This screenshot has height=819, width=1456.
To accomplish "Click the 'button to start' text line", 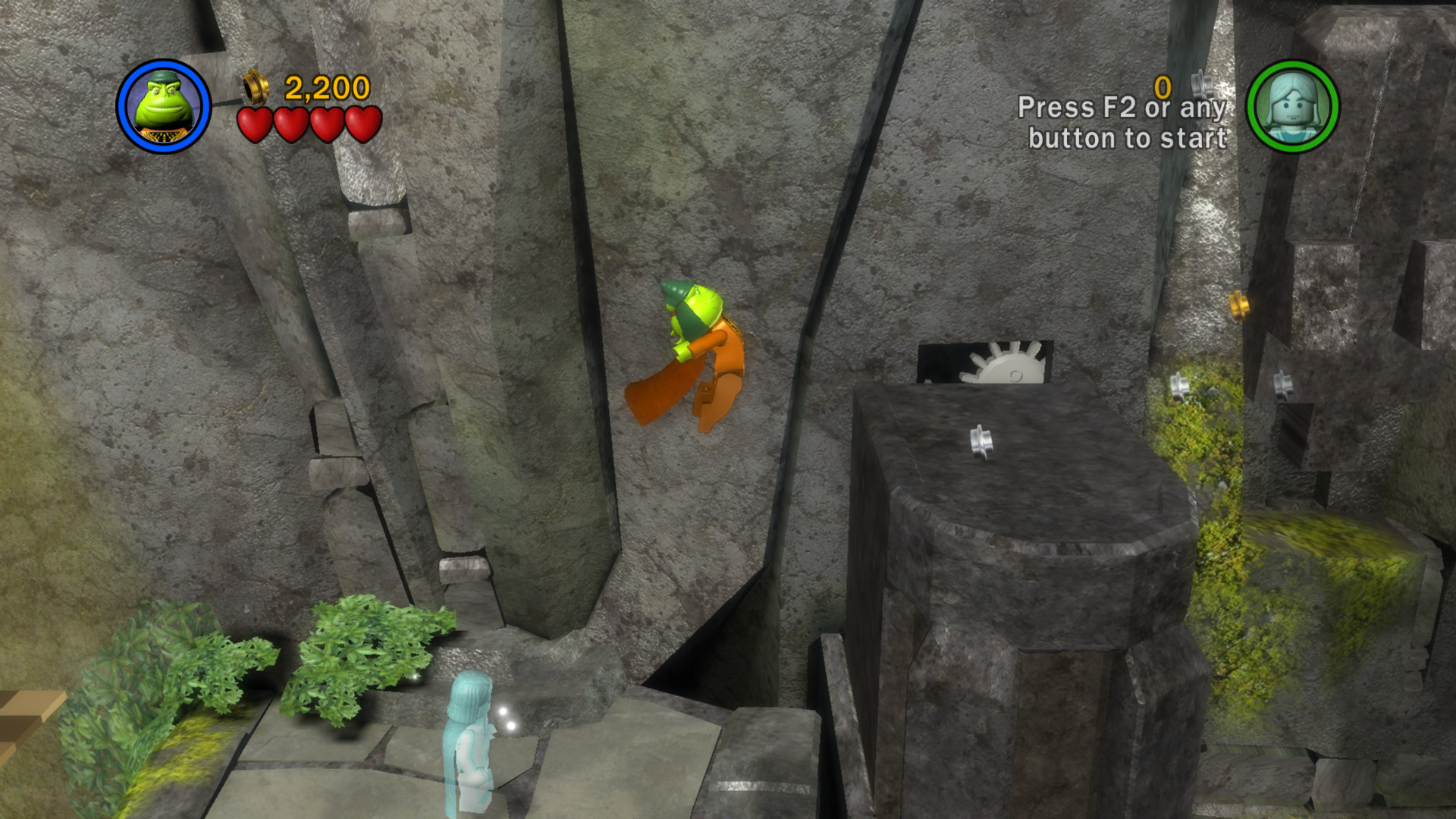I will 1128,139.
